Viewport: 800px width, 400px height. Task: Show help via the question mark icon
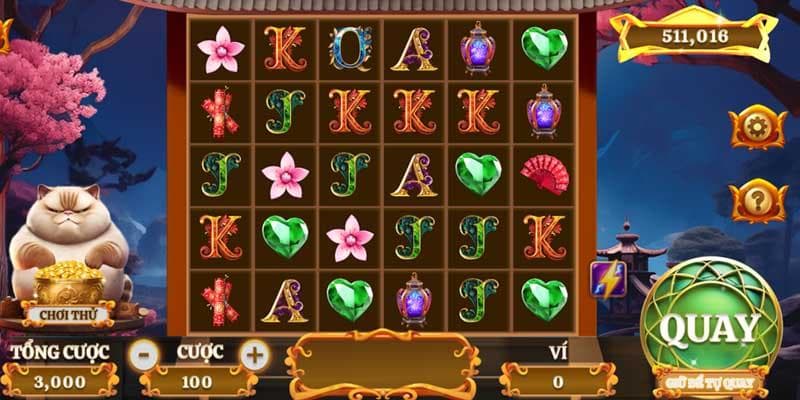point(756,201)
